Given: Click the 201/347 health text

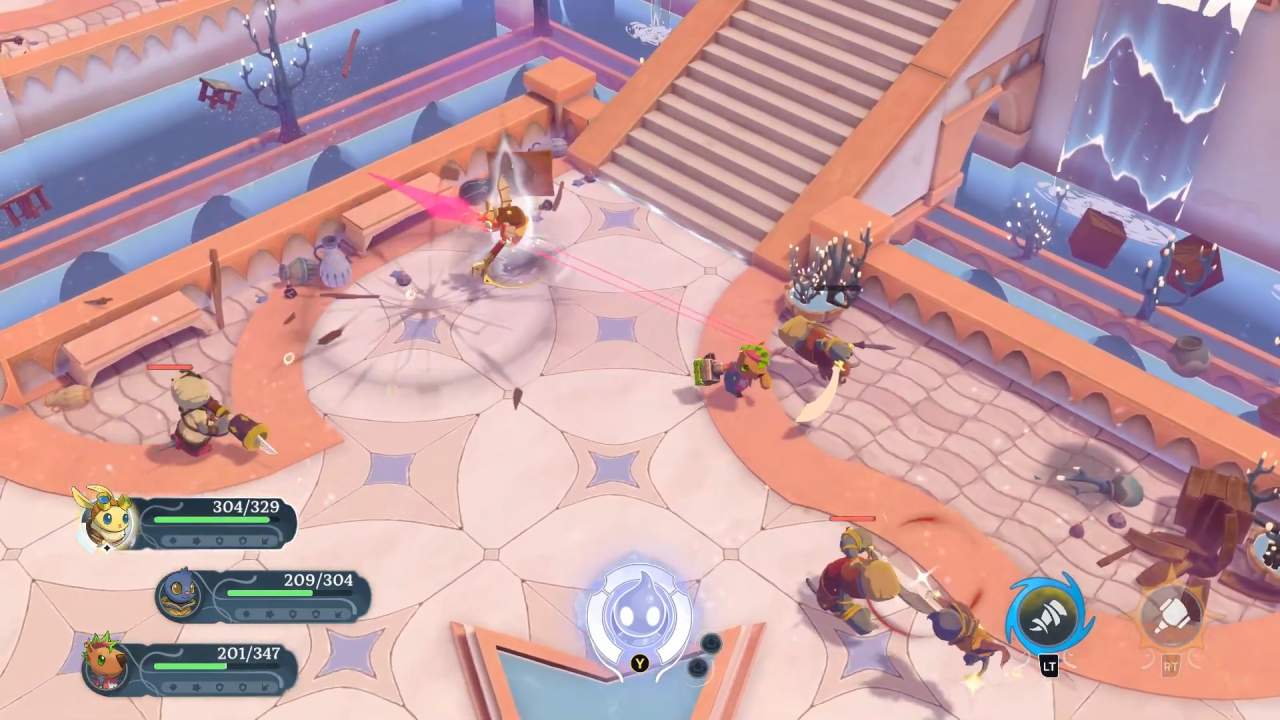Looking at the screenshot, I should pos(249,653).
